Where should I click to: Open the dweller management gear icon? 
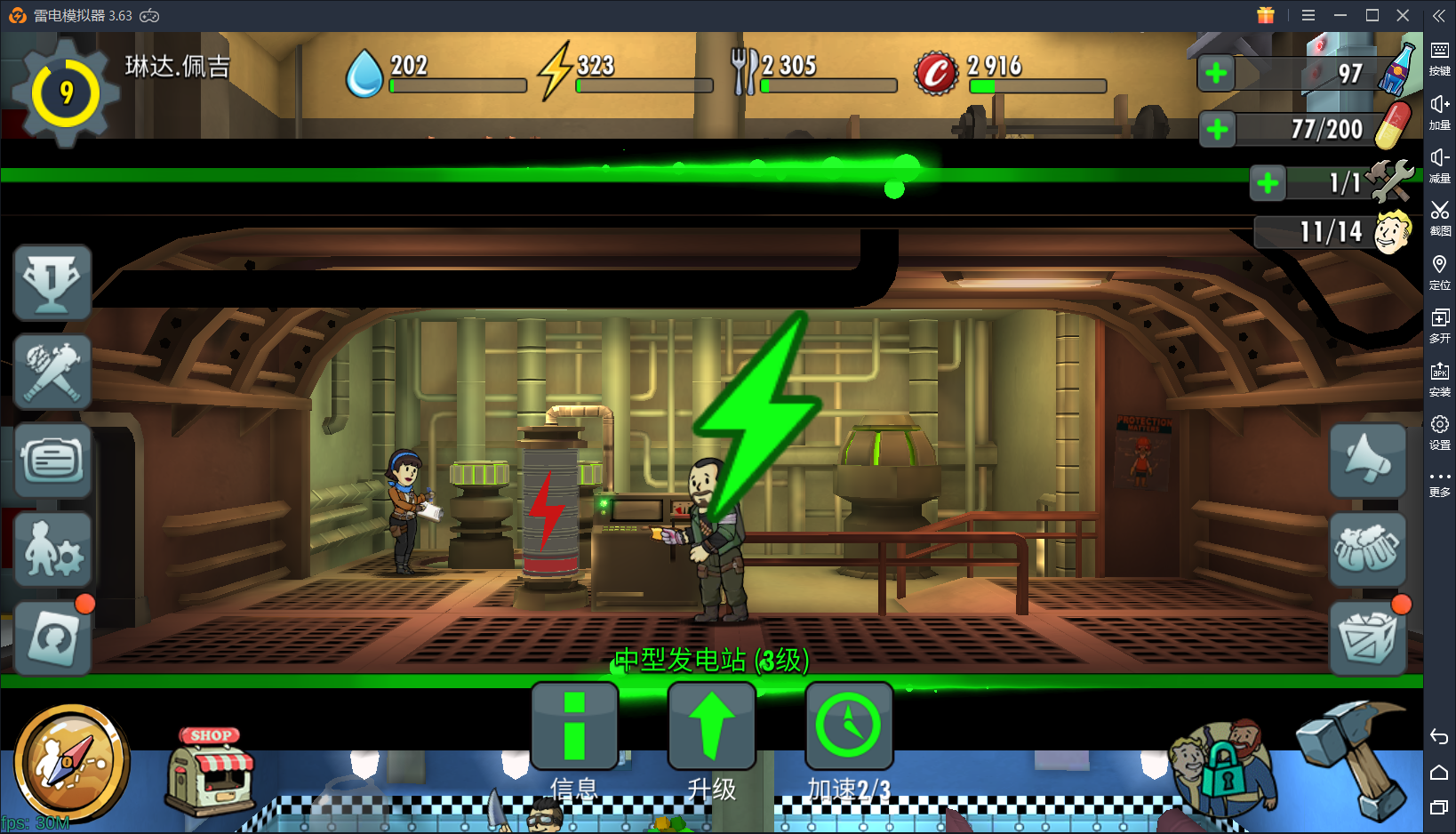click(x=52, y=549)
